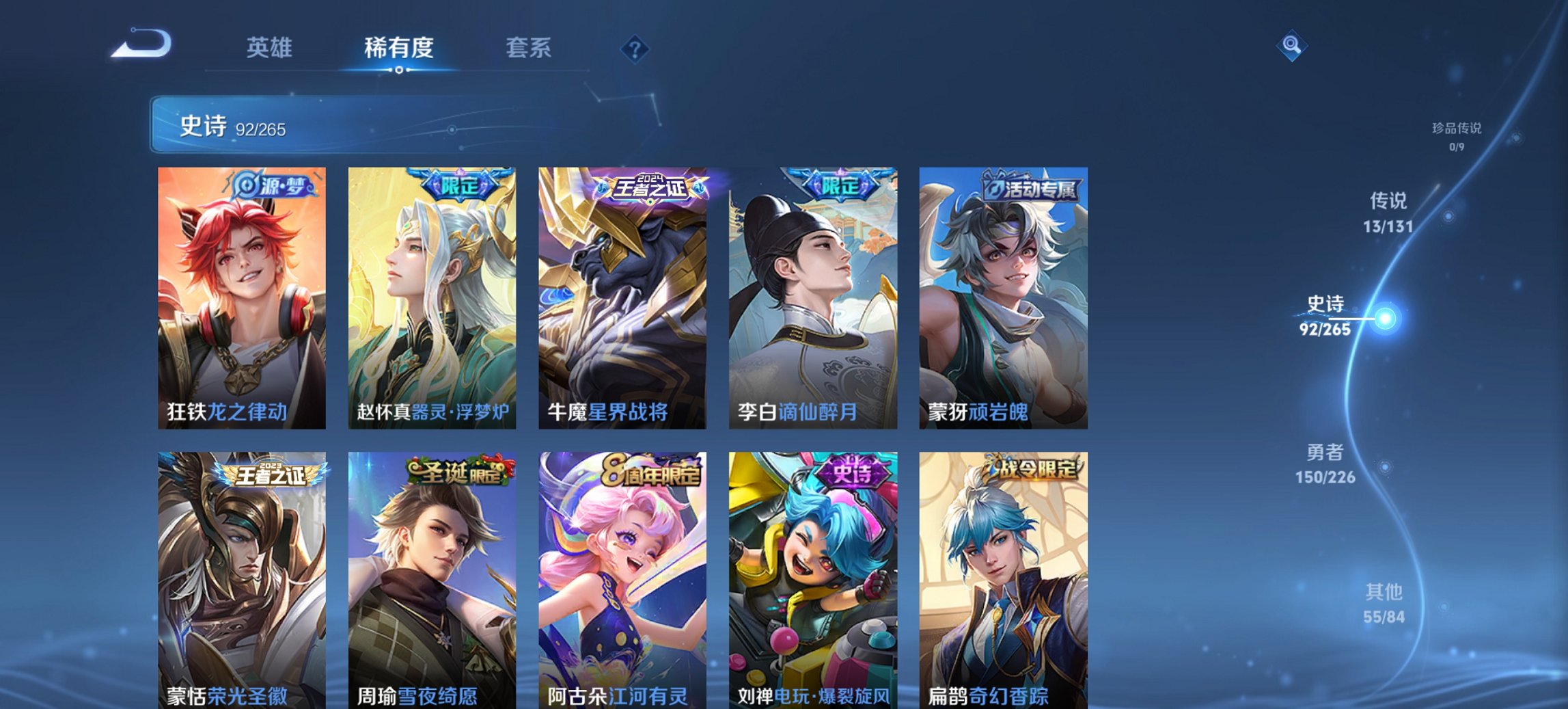Switch to the 套系 tab
The height and width of the screenshot is (709, 1568).
pos(529,48)
